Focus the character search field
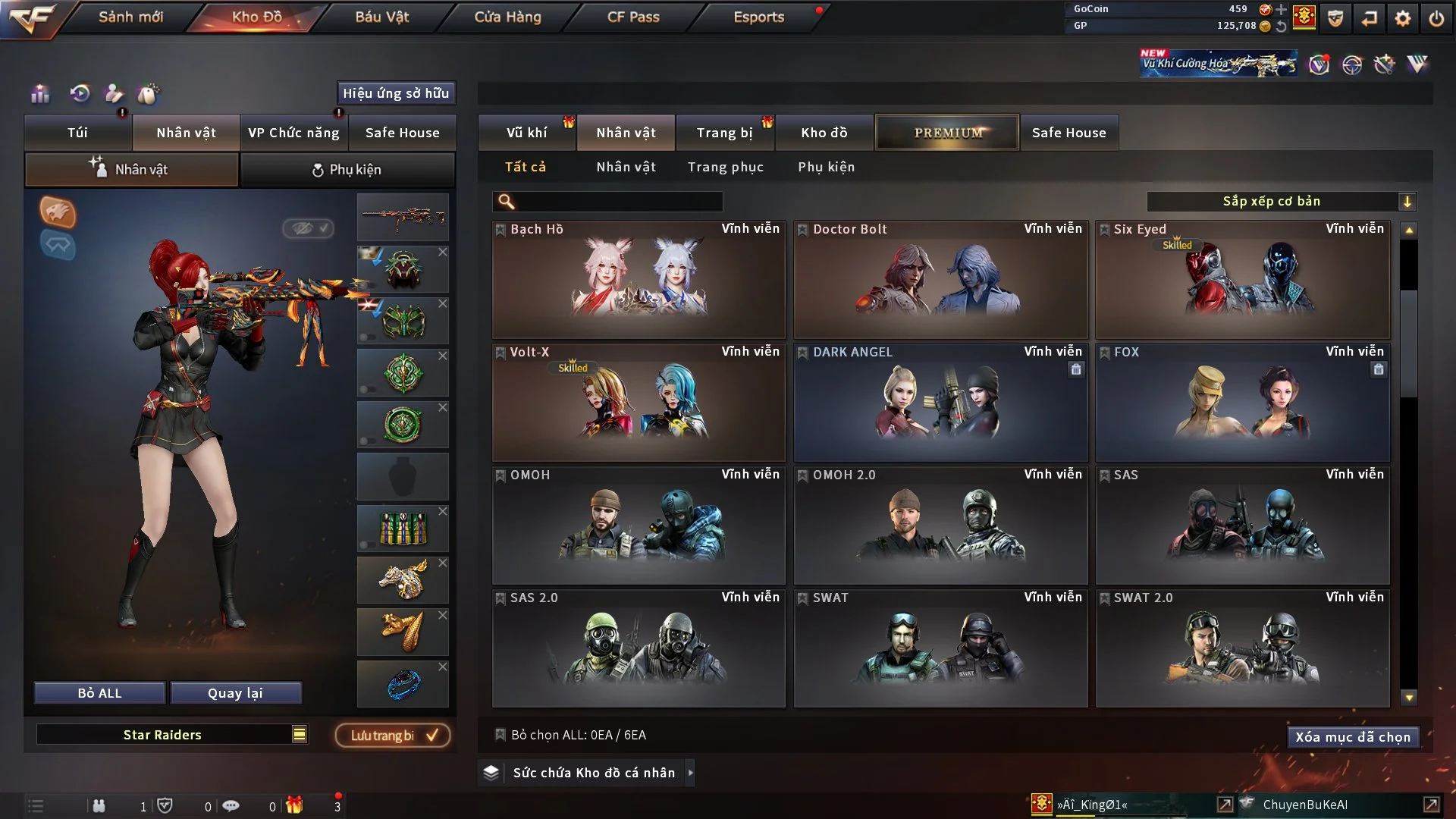The height and width of the screenshot is (819, 1456). pos(618,201)
